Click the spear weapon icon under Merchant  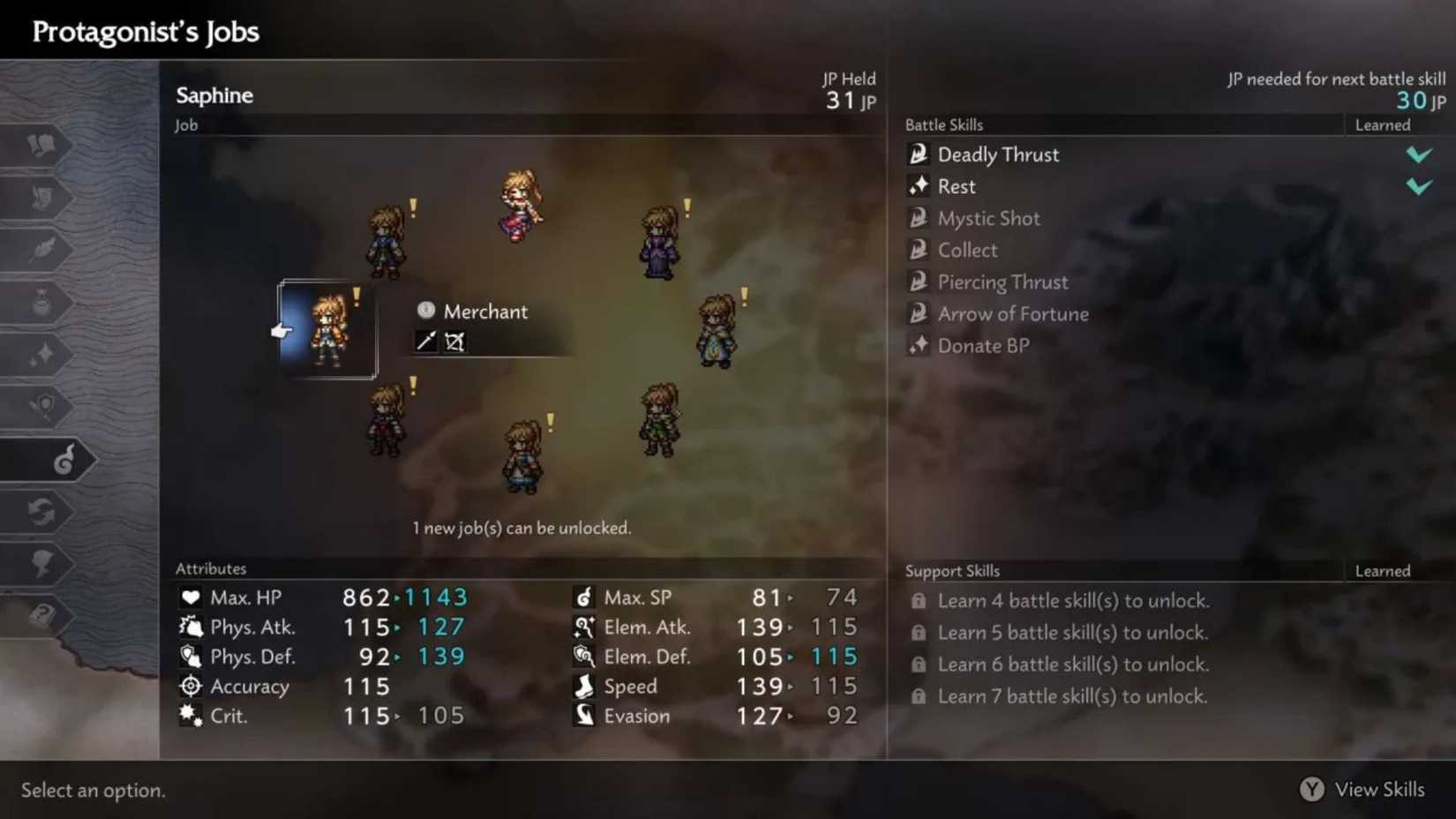426,342
